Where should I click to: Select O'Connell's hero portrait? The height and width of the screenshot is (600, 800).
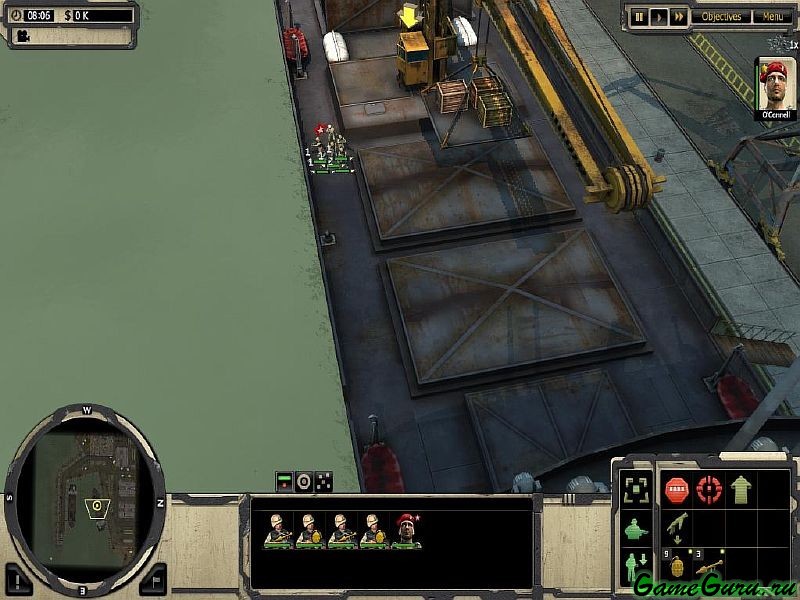776,83
